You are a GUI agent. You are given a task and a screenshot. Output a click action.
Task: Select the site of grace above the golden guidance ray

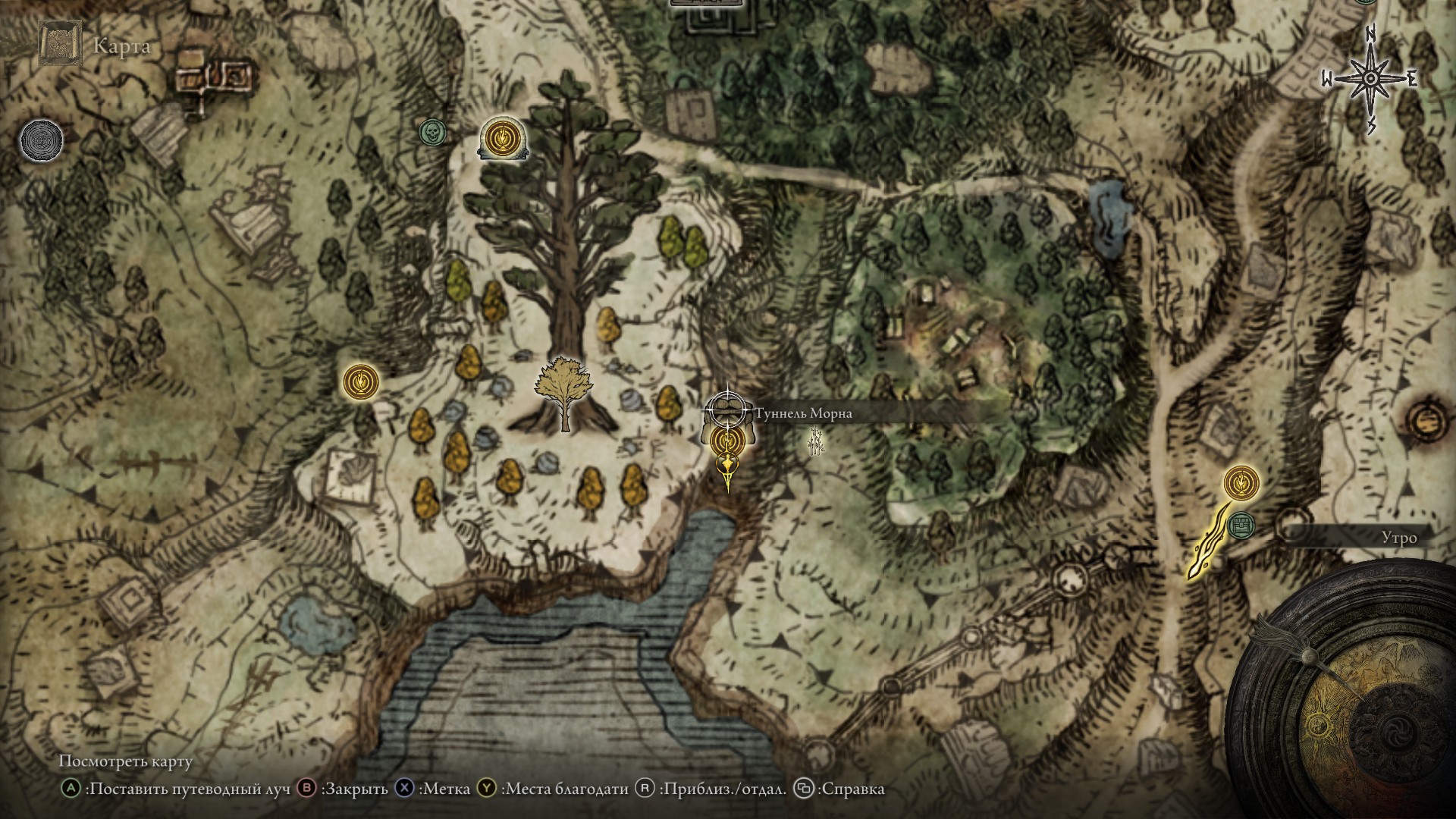pyautogui.click(x=1241, y=482)
